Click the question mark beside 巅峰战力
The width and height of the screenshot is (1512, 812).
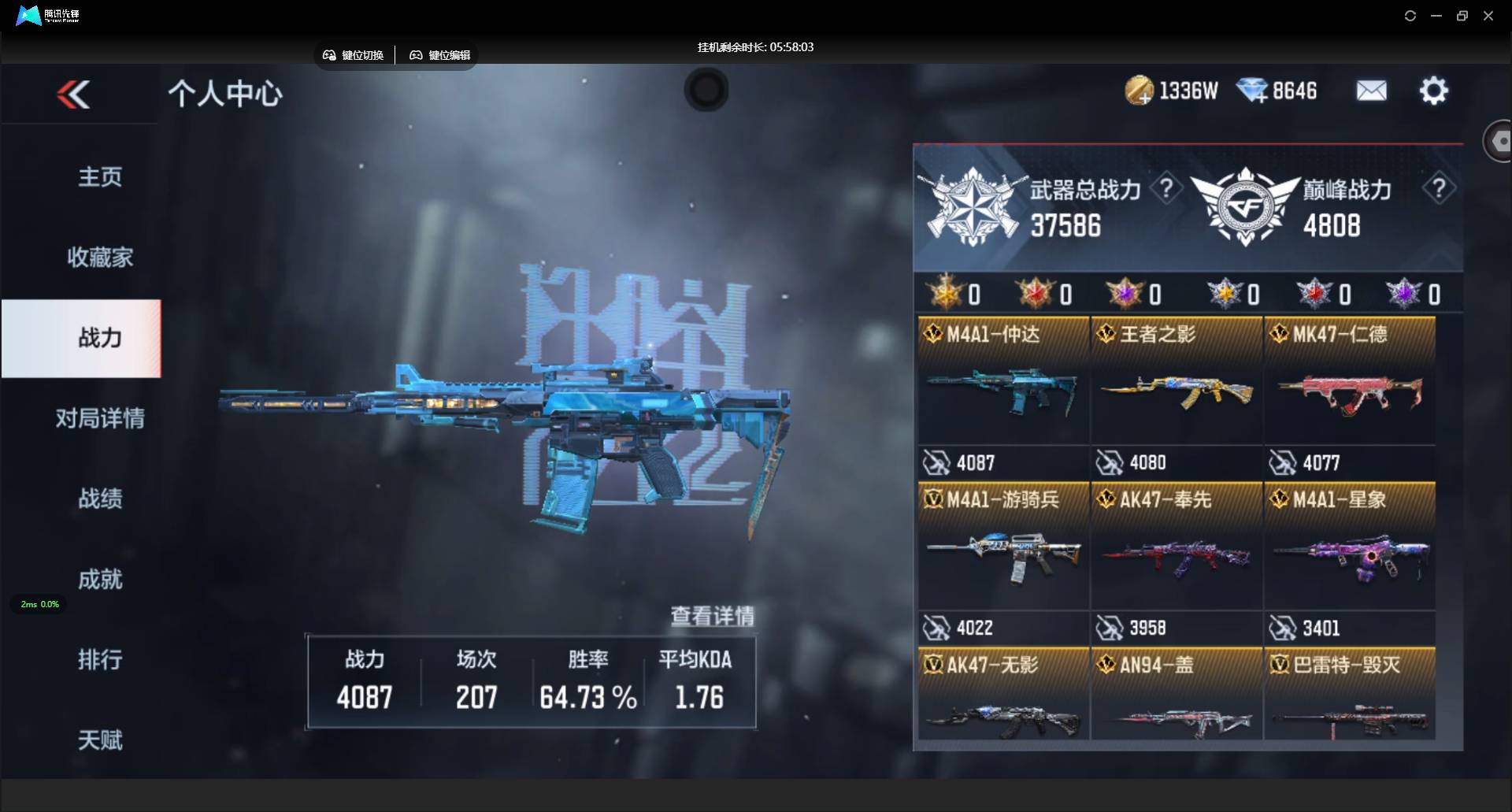pos(1439,189)
